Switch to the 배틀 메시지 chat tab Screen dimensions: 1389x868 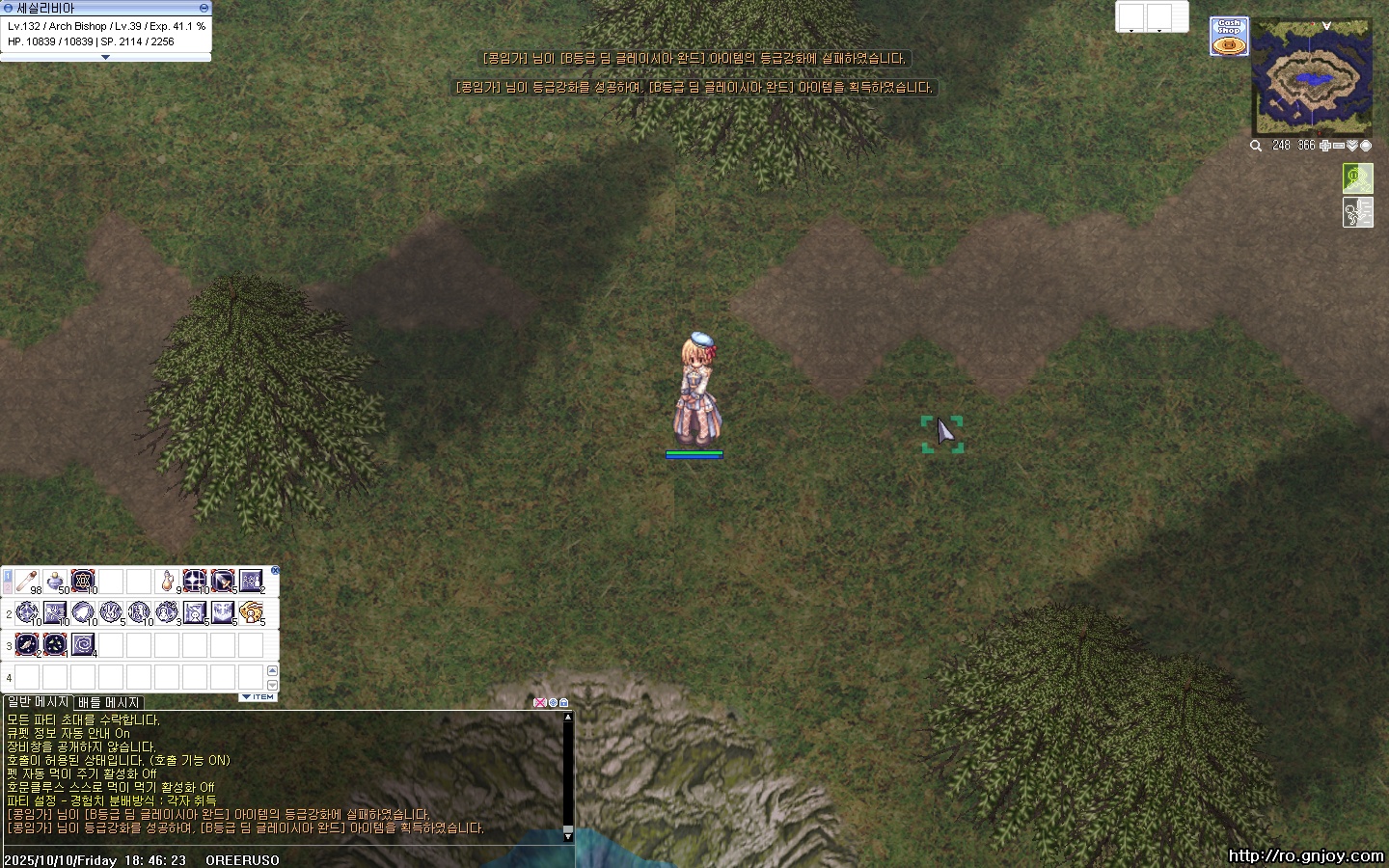pos(109,702)
